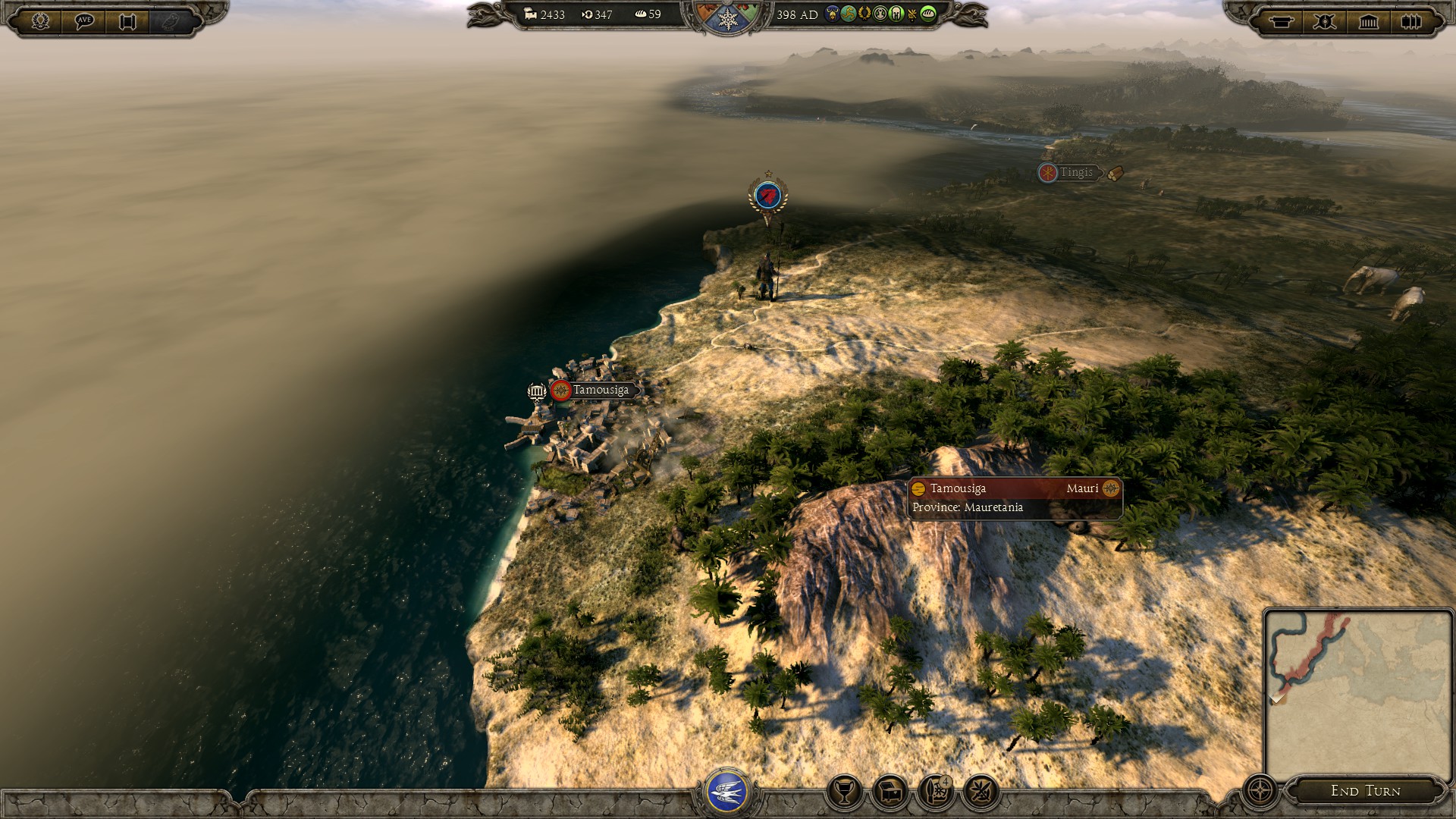This screenshot has width=1456, height=819.
Task: Open the crossed swords and shield panel
Action: (x=1325, y=21)
